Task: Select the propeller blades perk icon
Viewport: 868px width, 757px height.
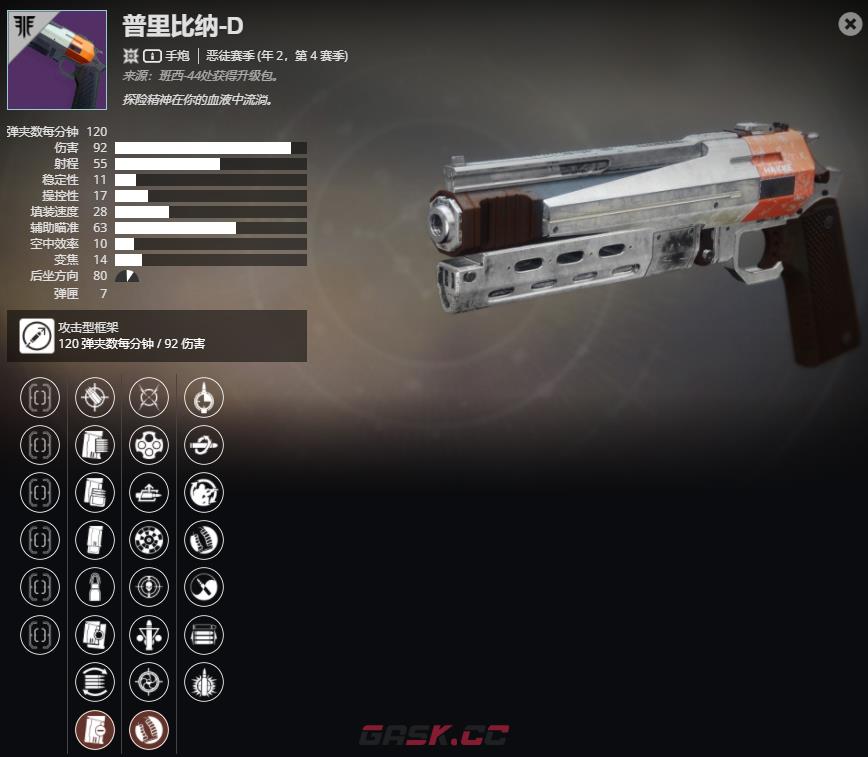Action: point(204,587)
